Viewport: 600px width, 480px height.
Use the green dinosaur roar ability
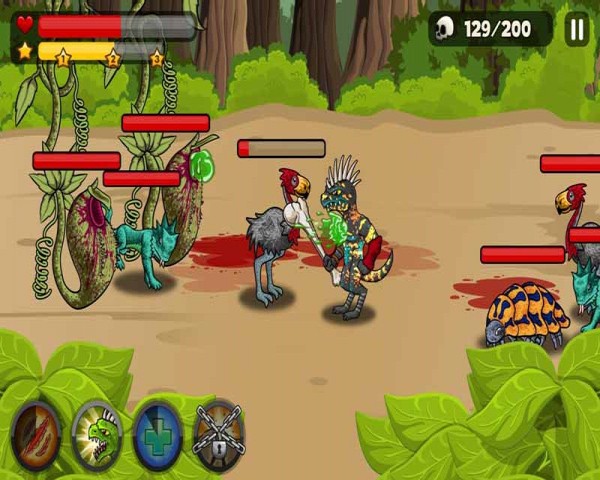click(97, 436)
